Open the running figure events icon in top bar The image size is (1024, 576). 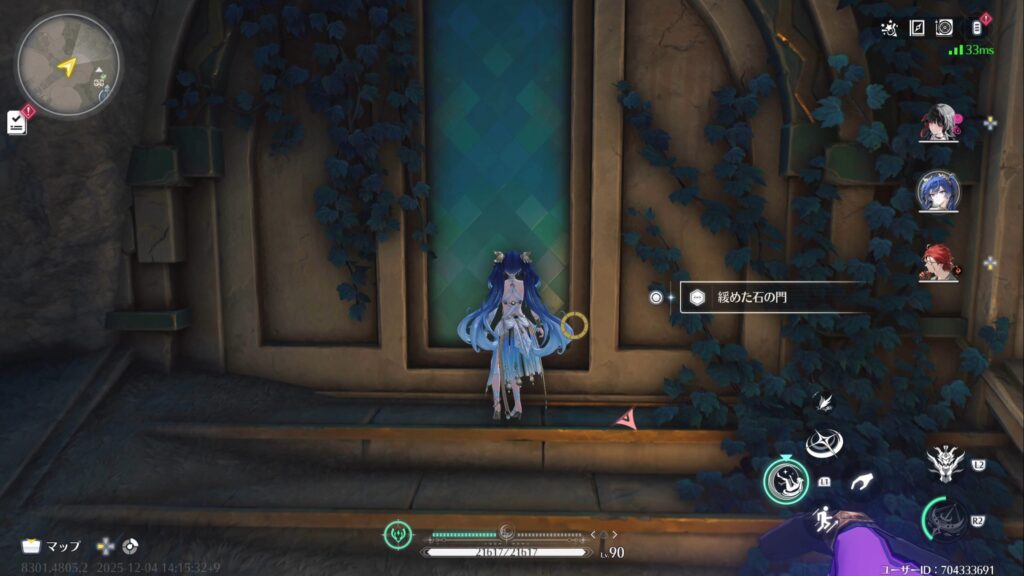point(889,28)
